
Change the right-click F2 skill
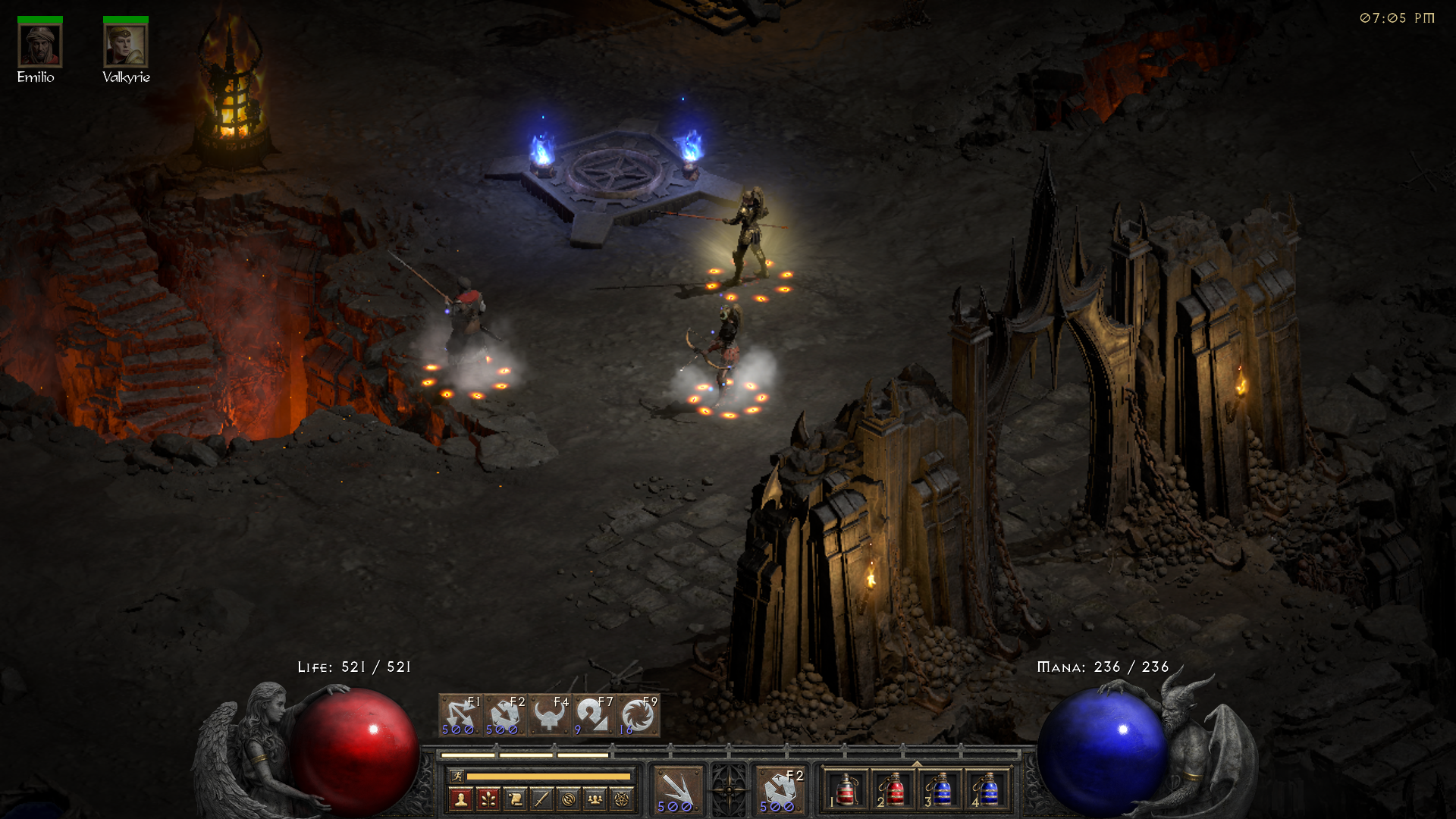780,790
